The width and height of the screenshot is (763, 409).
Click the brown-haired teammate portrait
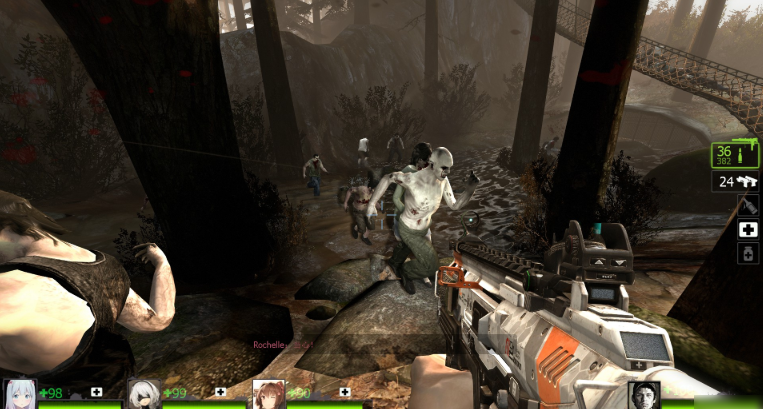tap(268, 394)
